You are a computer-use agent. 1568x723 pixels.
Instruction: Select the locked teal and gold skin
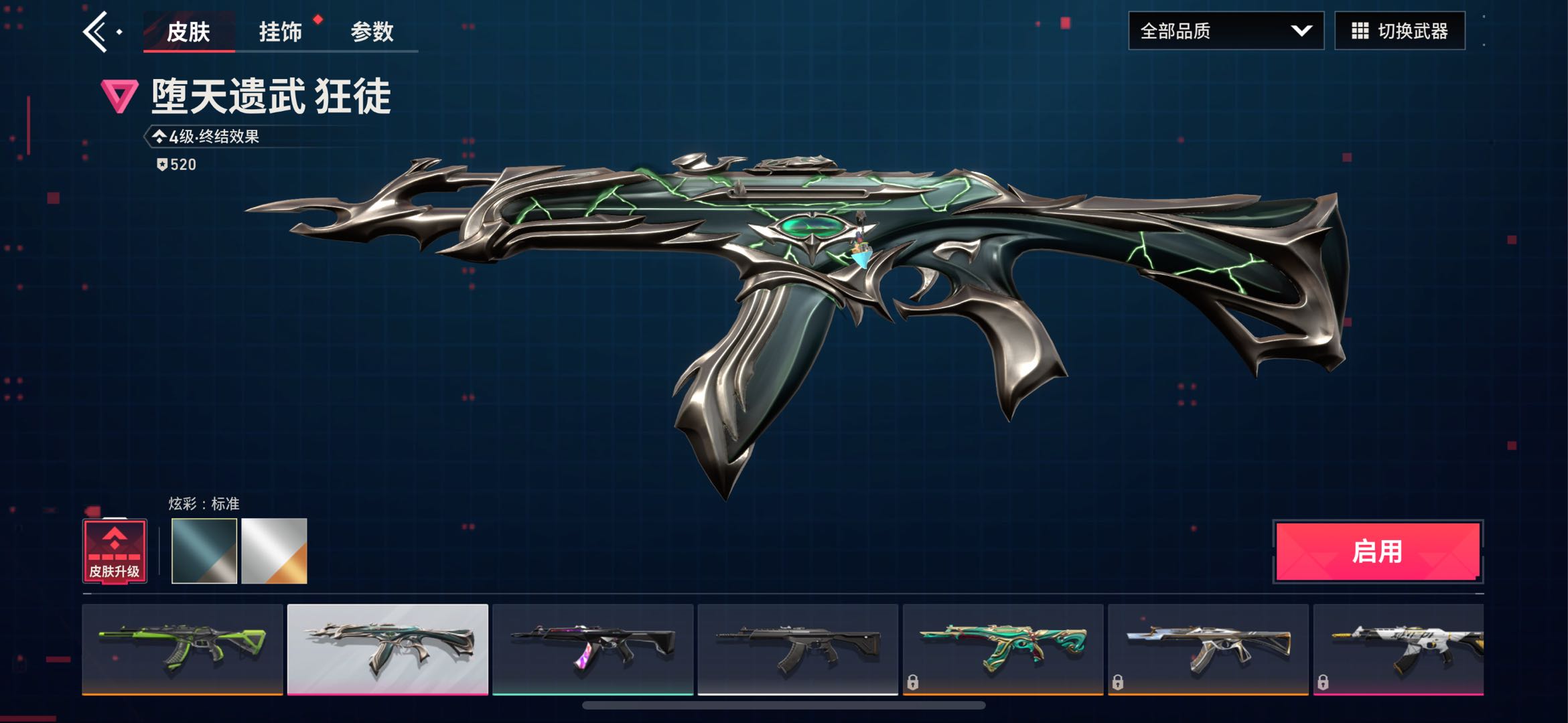click(x=1003, y=649)
